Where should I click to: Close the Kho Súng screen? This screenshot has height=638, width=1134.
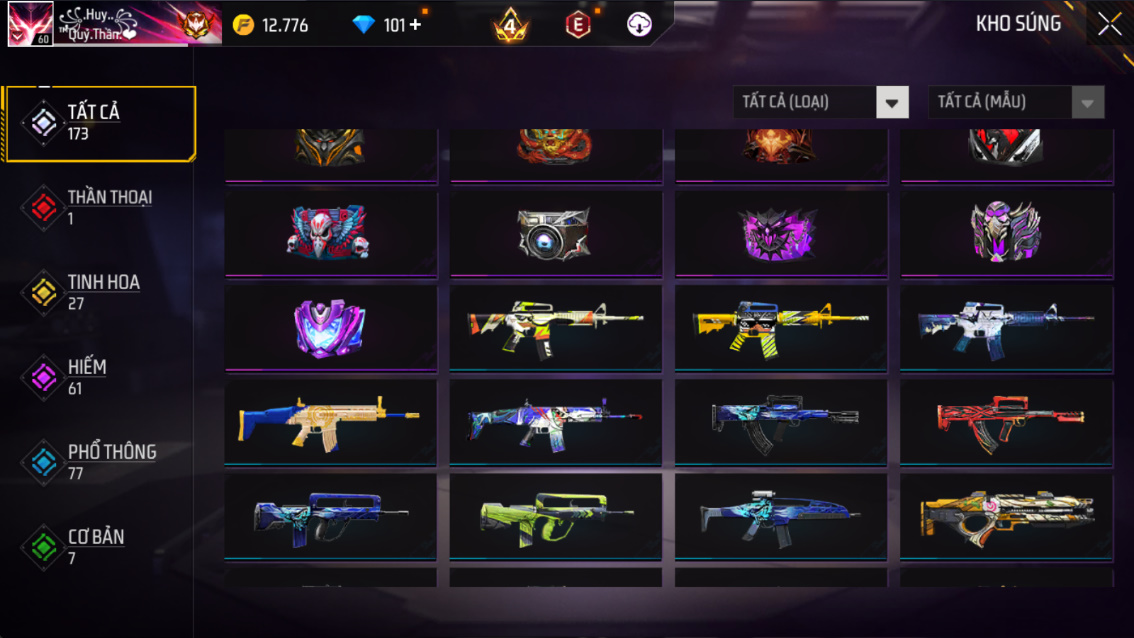(x=1109, y=24)
